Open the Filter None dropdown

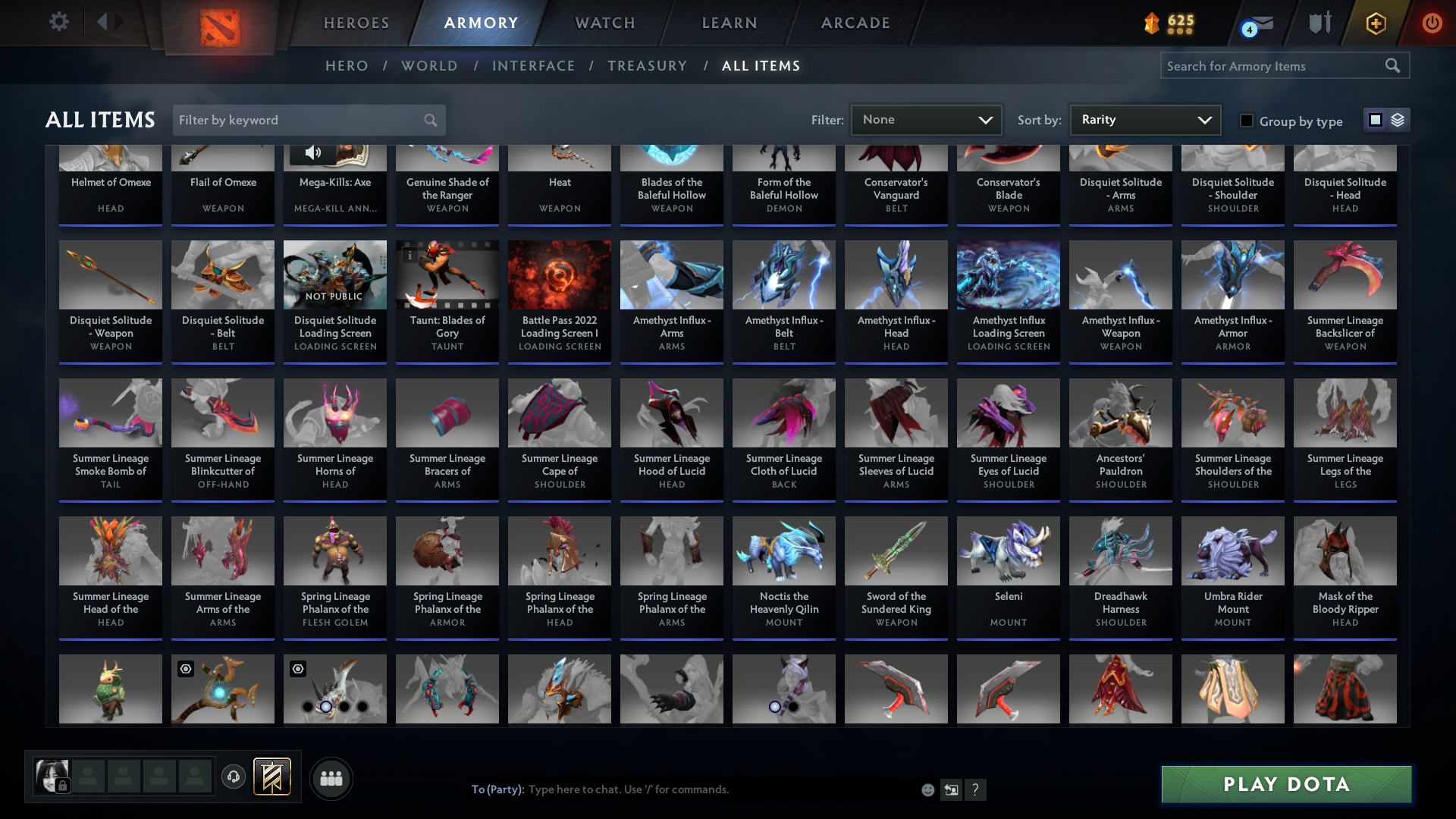point(926,119)
